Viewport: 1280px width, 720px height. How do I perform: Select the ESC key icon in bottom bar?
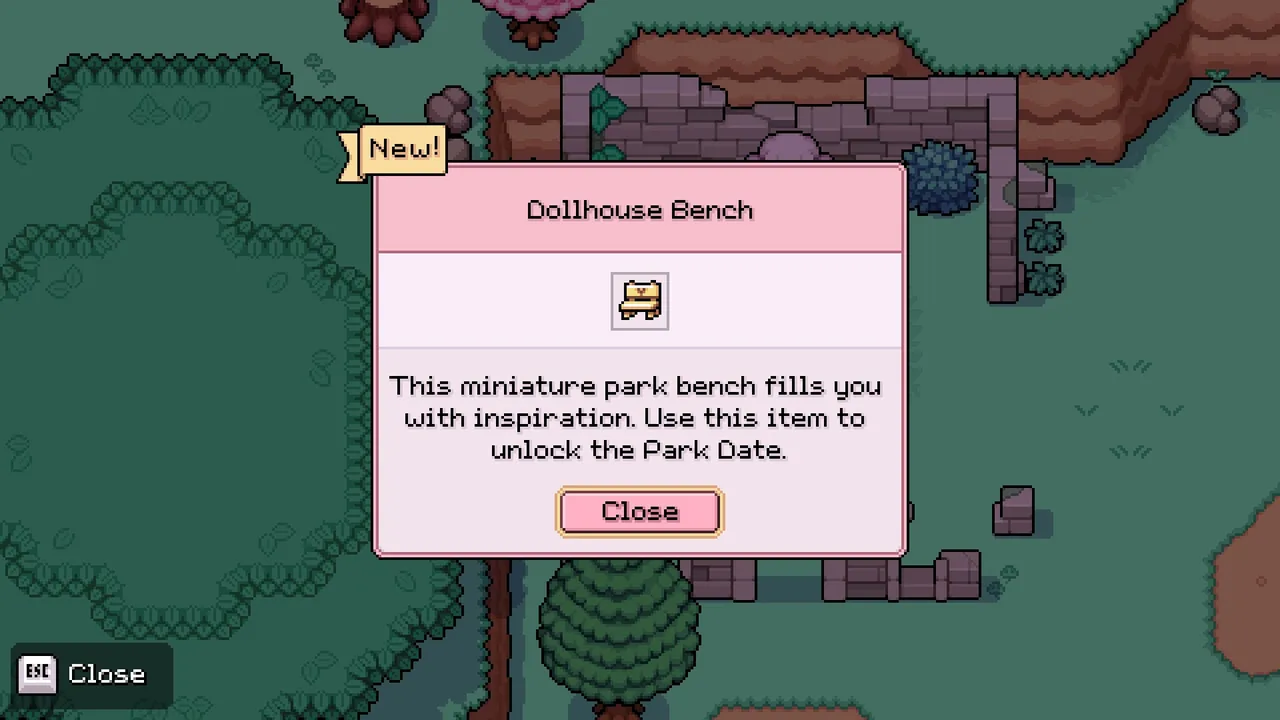(38, 673)
